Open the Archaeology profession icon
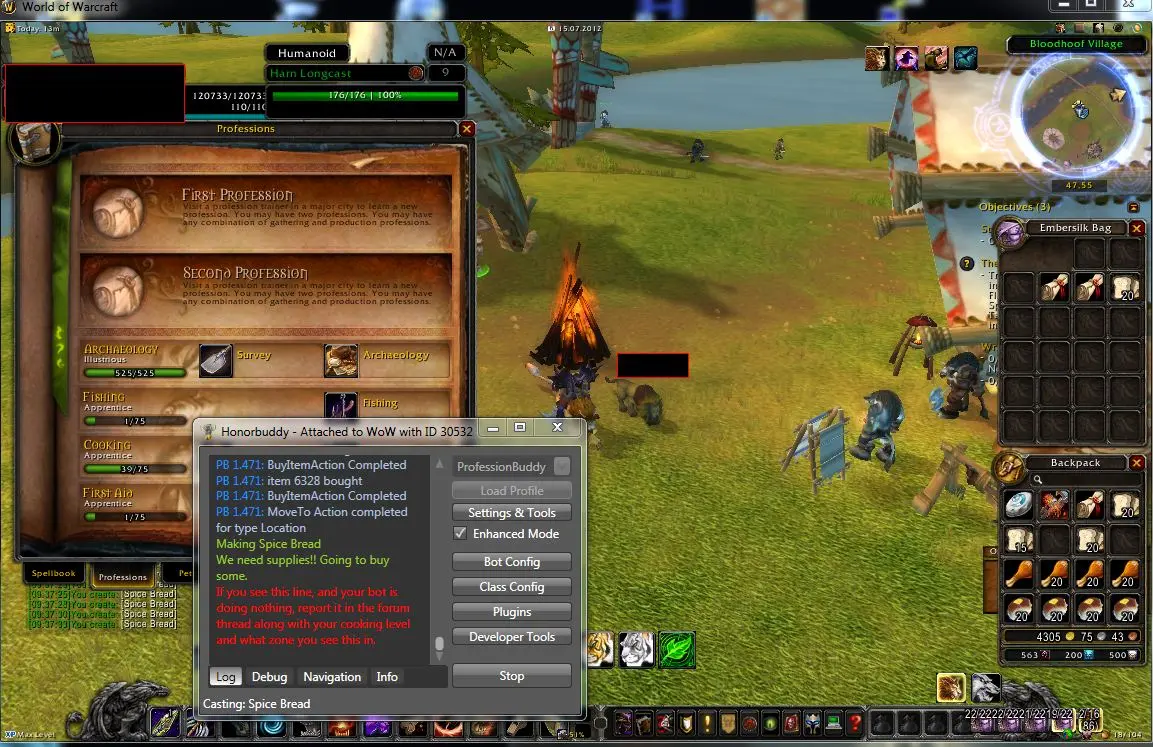Image resolution: width=1153 pixels, height=747 pixels. pos(341,361)
